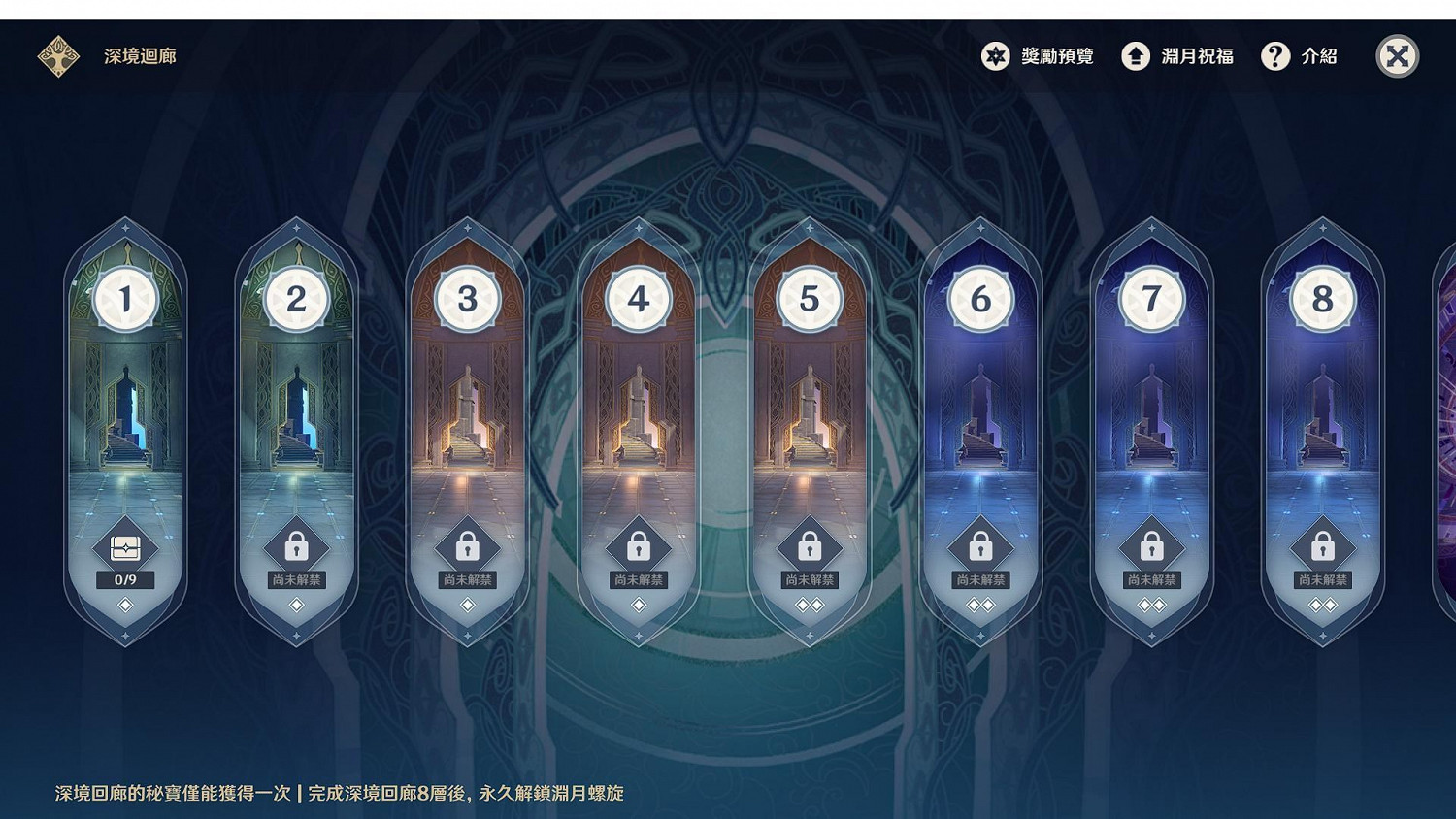Open the 獎勵預覽 rewards preview icon
The image size is (1456, 819).
[994, 56]
